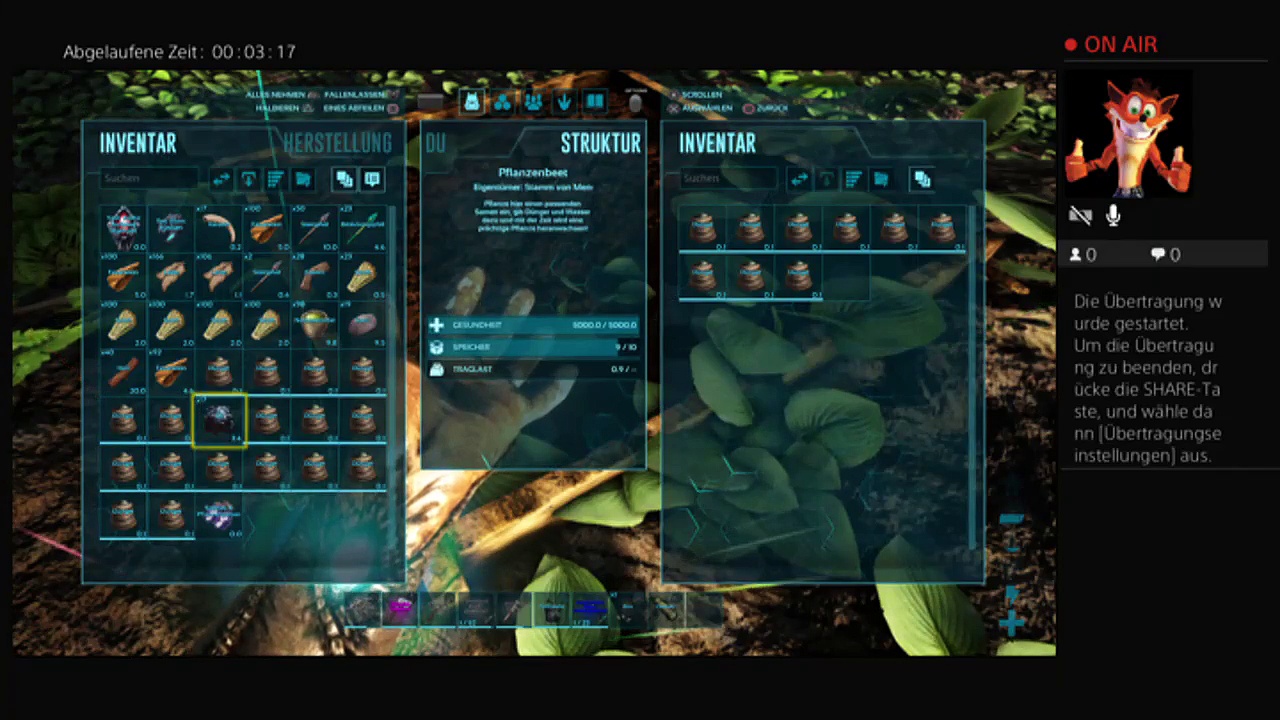Select the blue-highlighted hotbar slot

point(590,608)
